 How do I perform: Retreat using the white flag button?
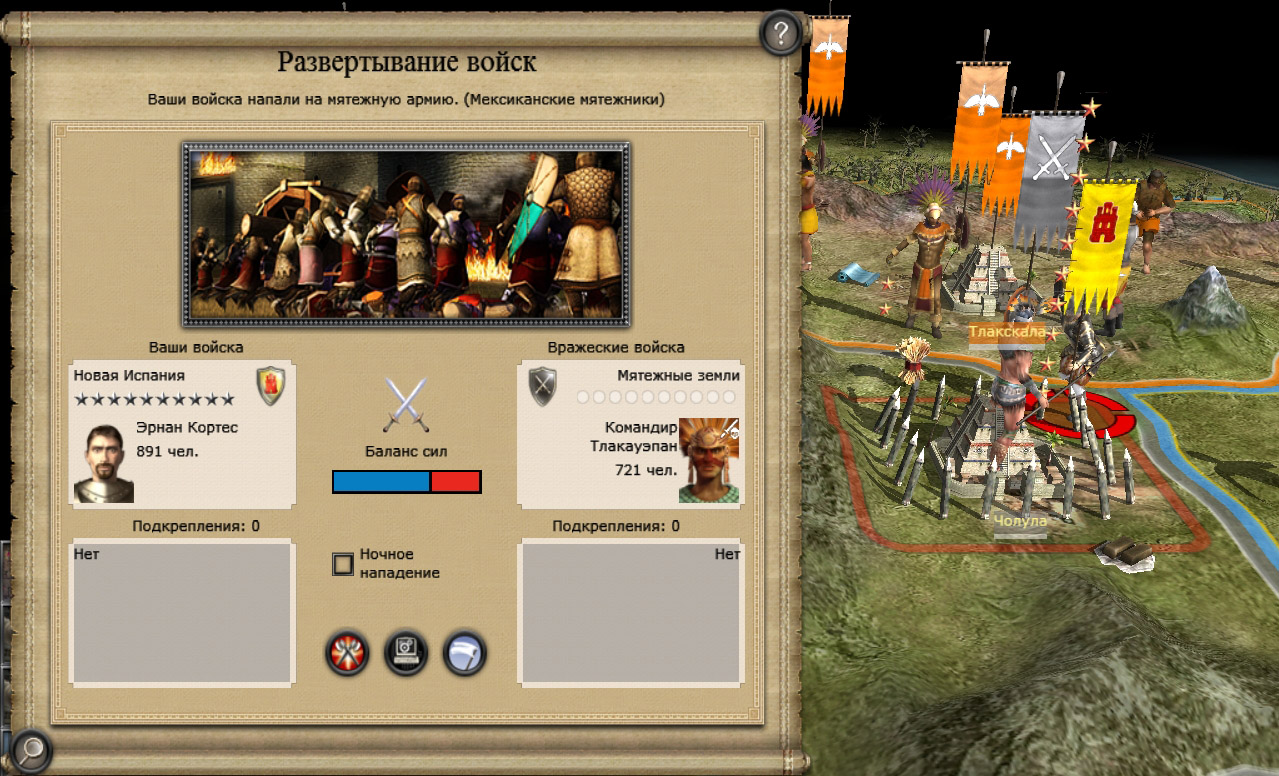coord(464,654)
